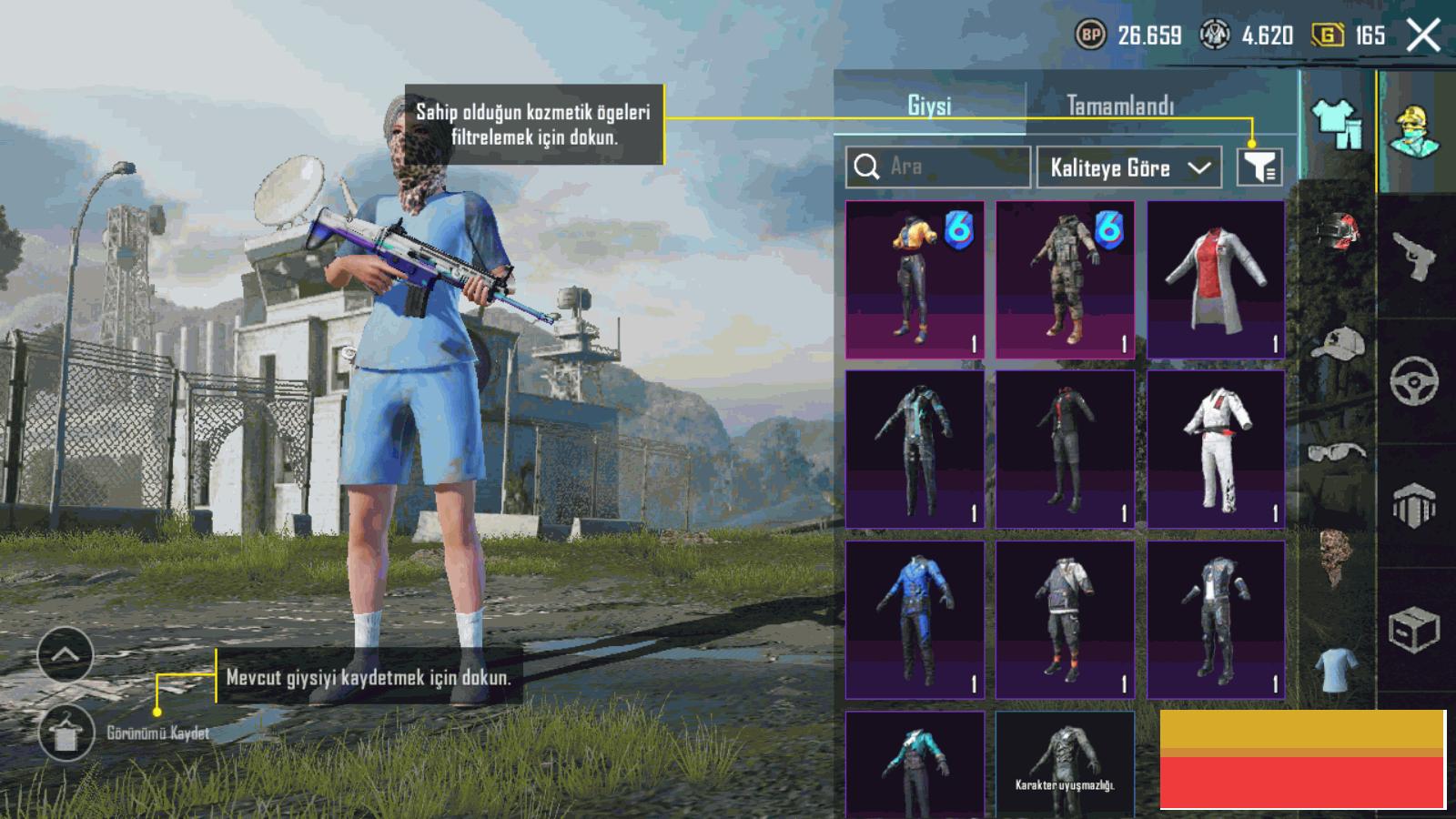The width and height of the screenshot is (1456, 819).
Task: Click the Ara search field
Action: (946, 167)
